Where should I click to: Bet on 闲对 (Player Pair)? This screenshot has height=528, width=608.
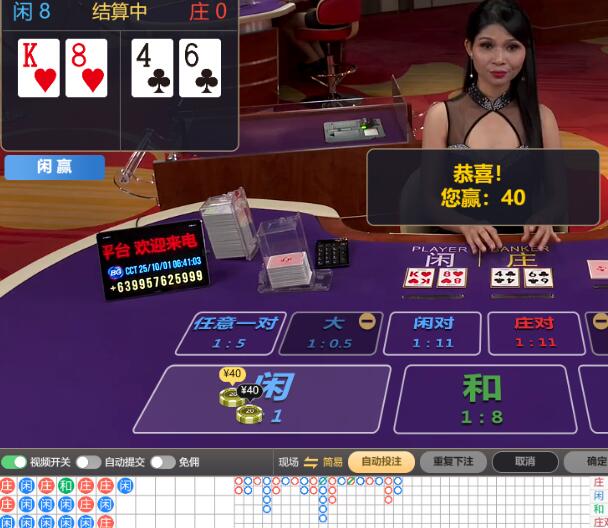tap(433, 332)
